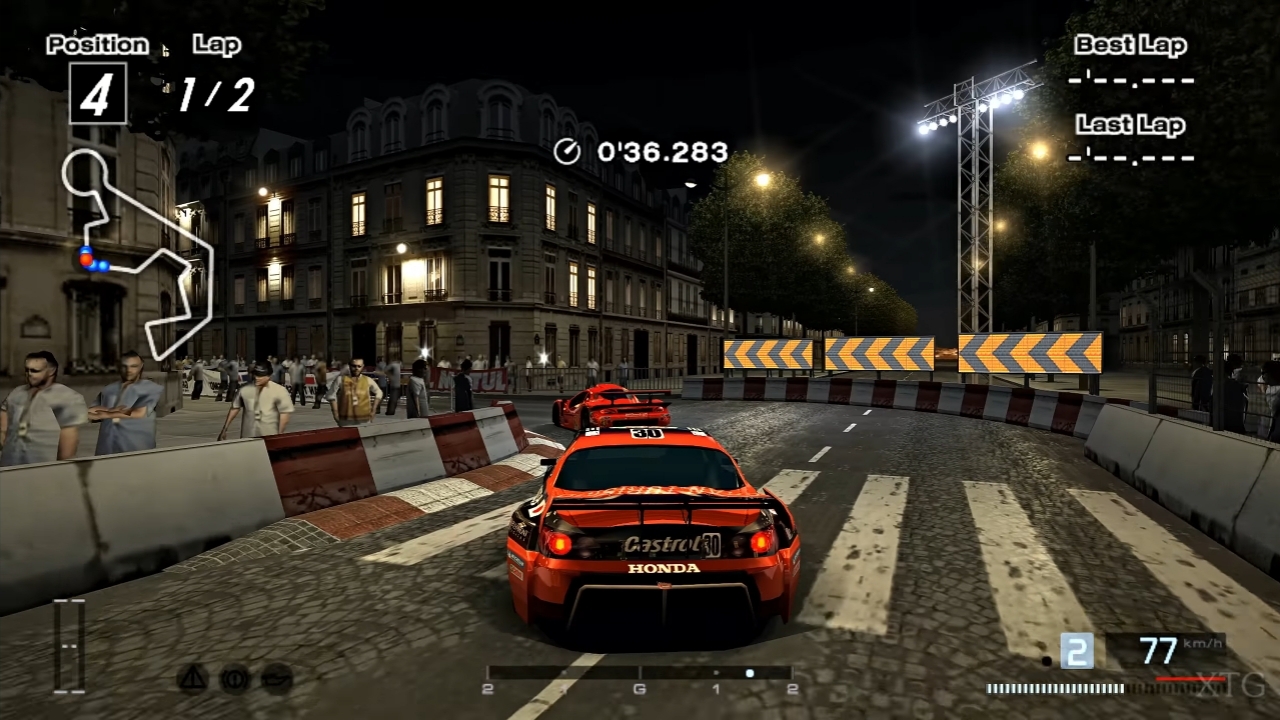The width and height of the screenshot is (1280, 720).
Task: Click the oil can indicator icon
Action: (277, 678)
